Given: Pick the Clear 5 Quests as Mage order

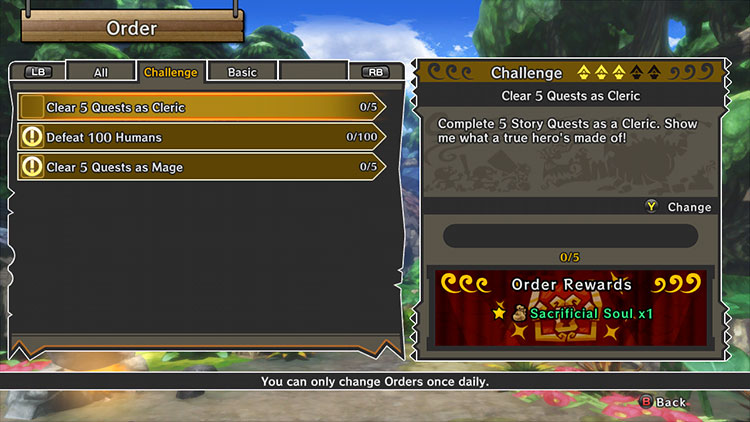Looking at the screenshot, I should pos(200,167).
